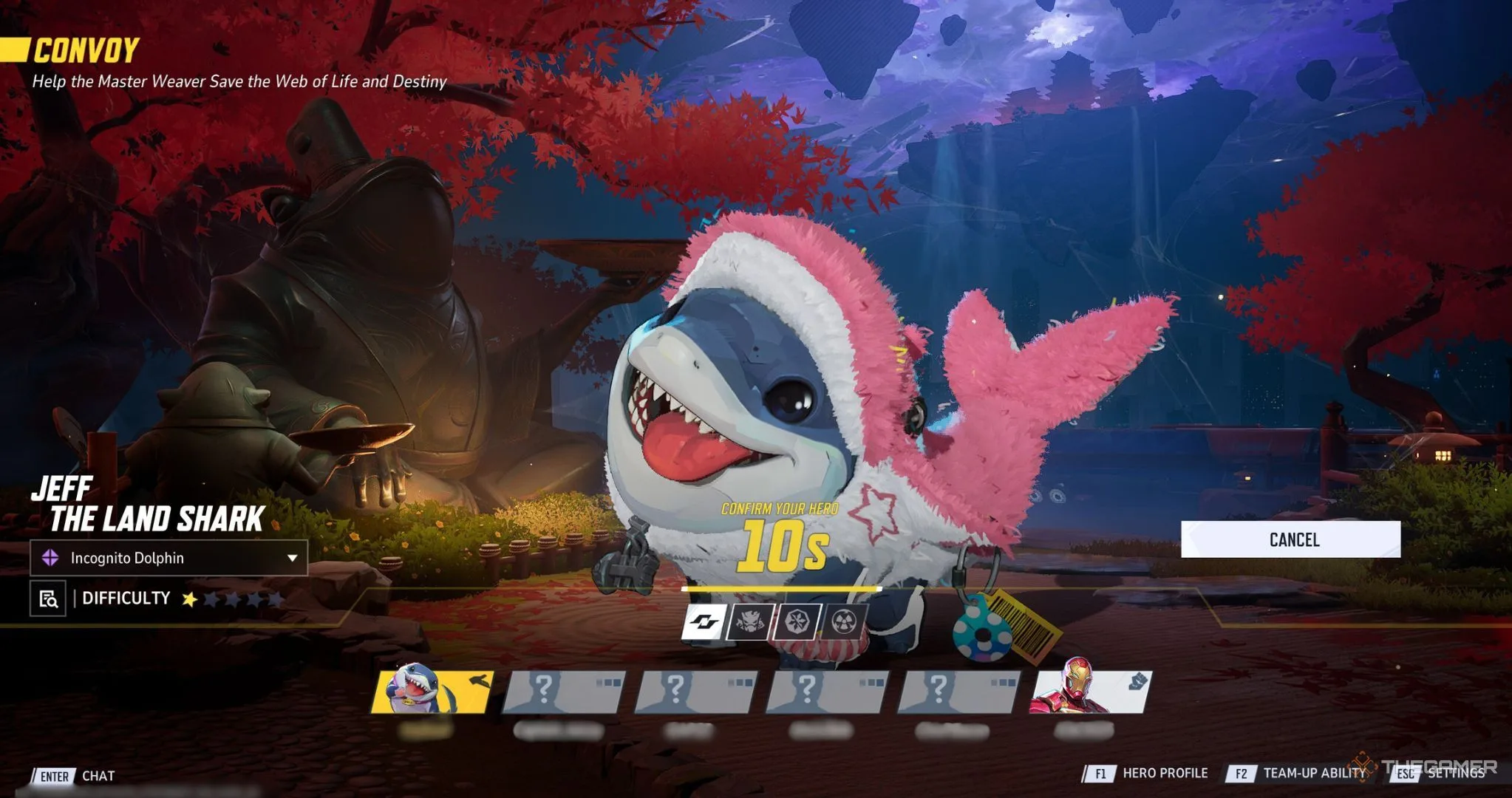The image size is (1512, 798).
Task: Choose the armored face role filter icon
Action: pos(750,622)
